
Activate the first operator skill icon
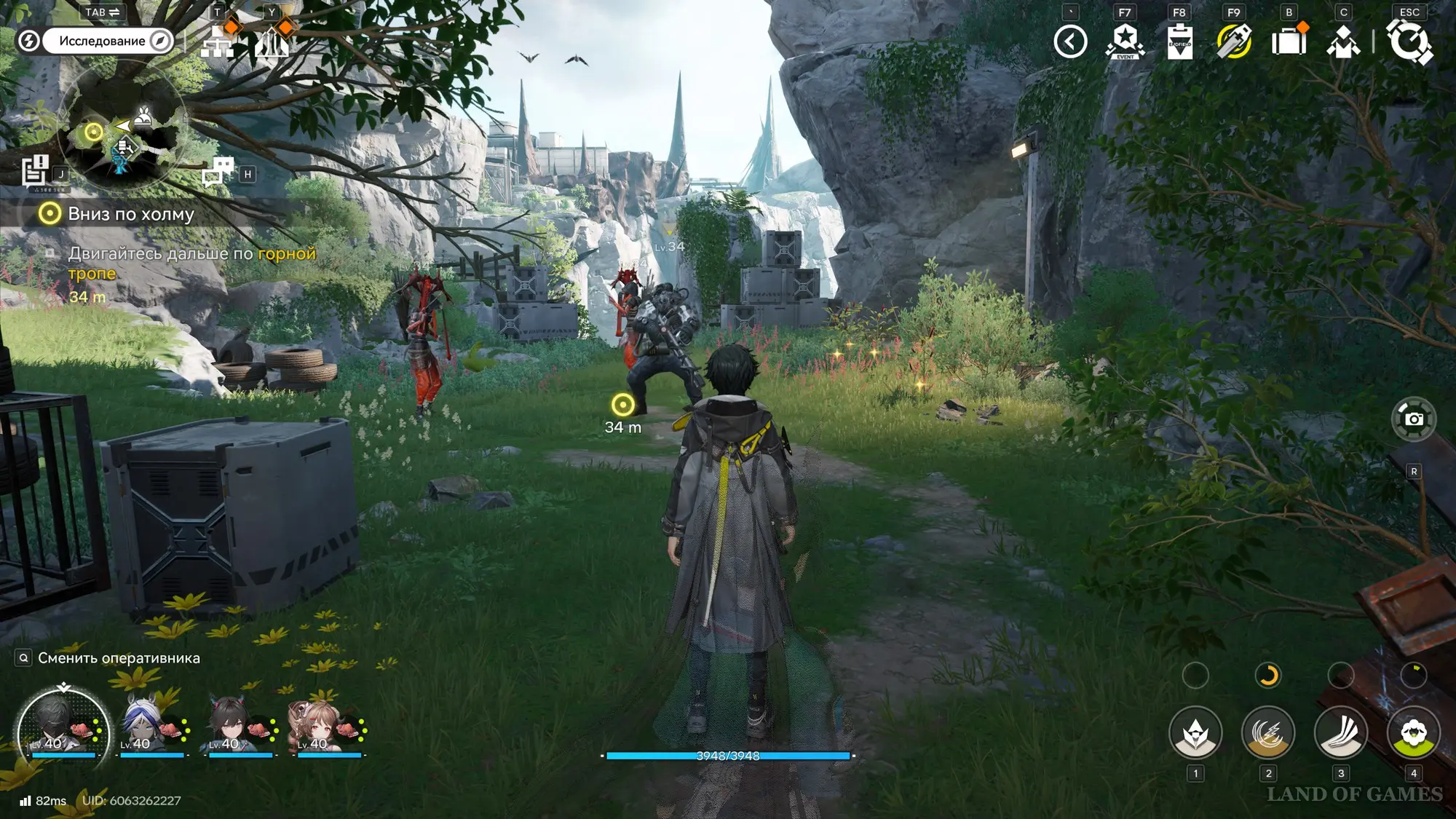(1195, 733)
